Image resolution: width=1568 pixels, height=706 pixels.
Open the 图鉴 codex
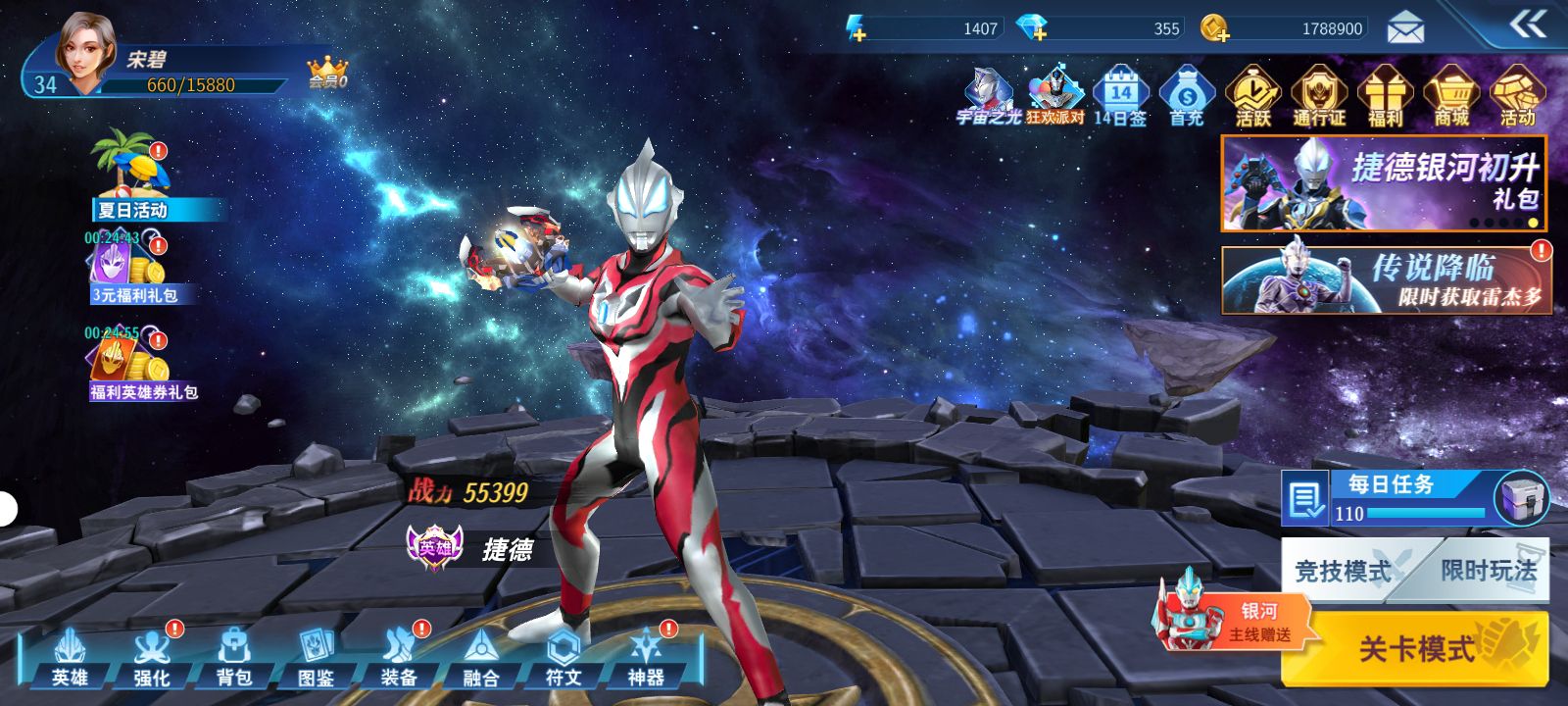pyautogui.click(x=317, y=659)
